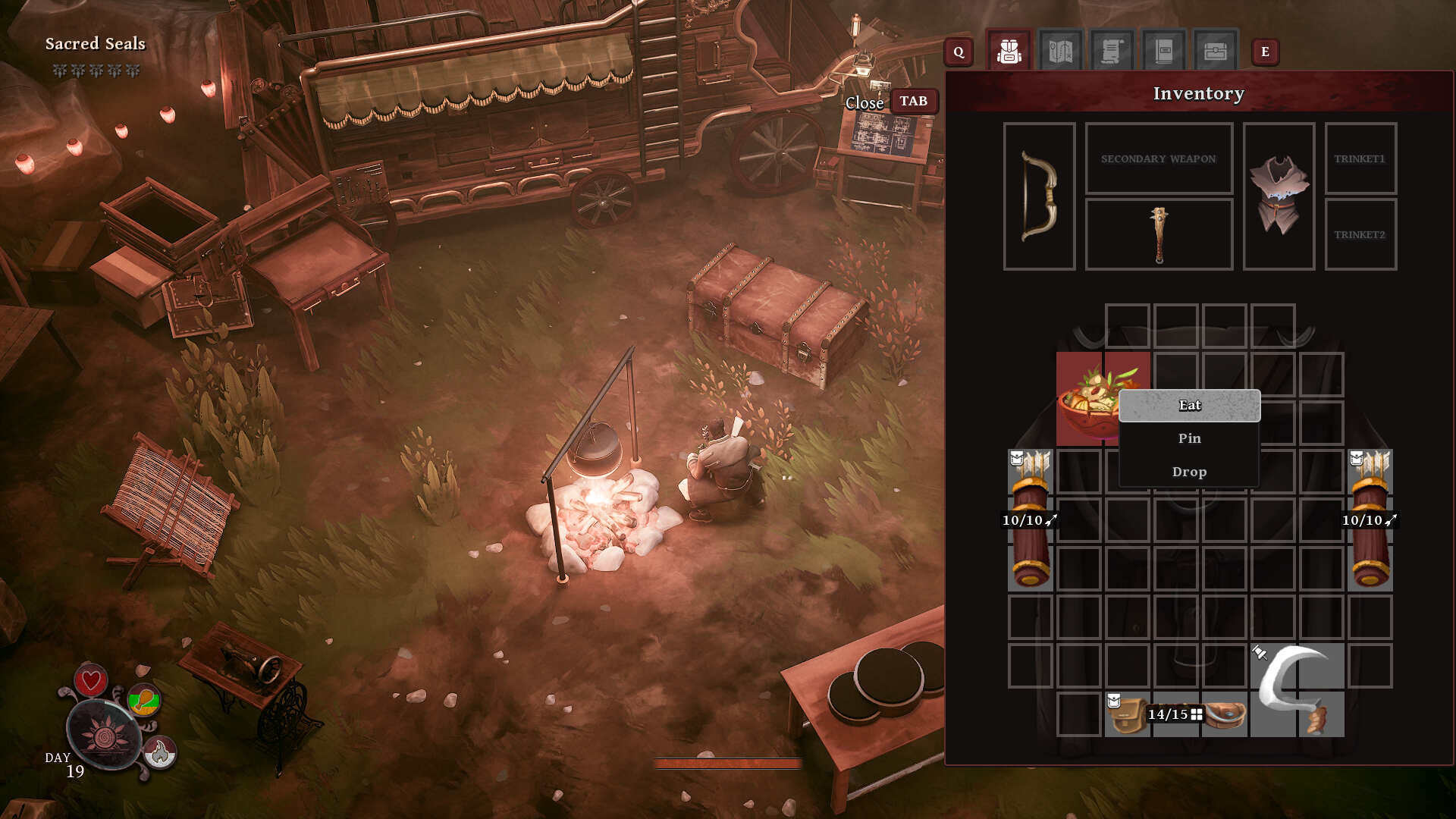The width and height of the screenshot is (1456, 819).
Task: Select the equipped bow slot
Action: [1039, 196]
